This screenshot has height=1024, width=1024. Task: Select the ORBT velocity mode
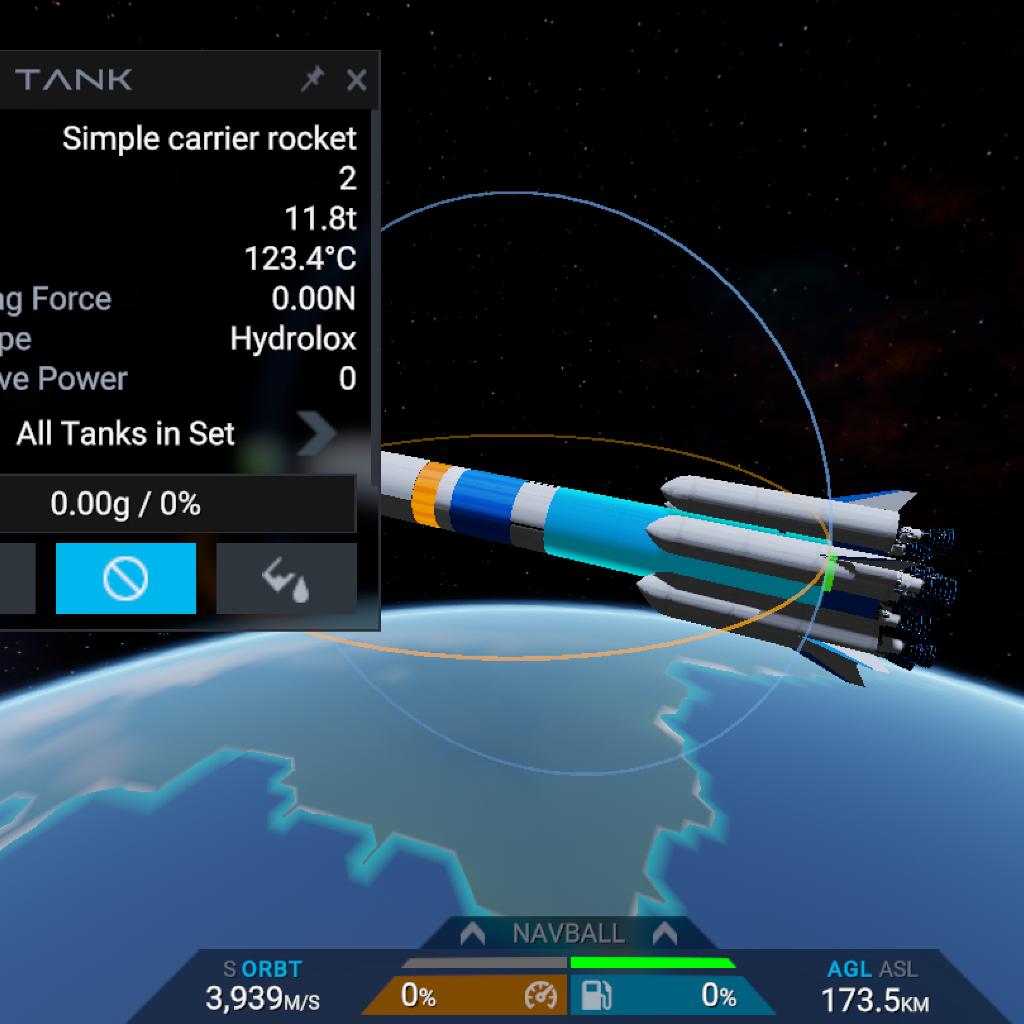tap(271, 969)
